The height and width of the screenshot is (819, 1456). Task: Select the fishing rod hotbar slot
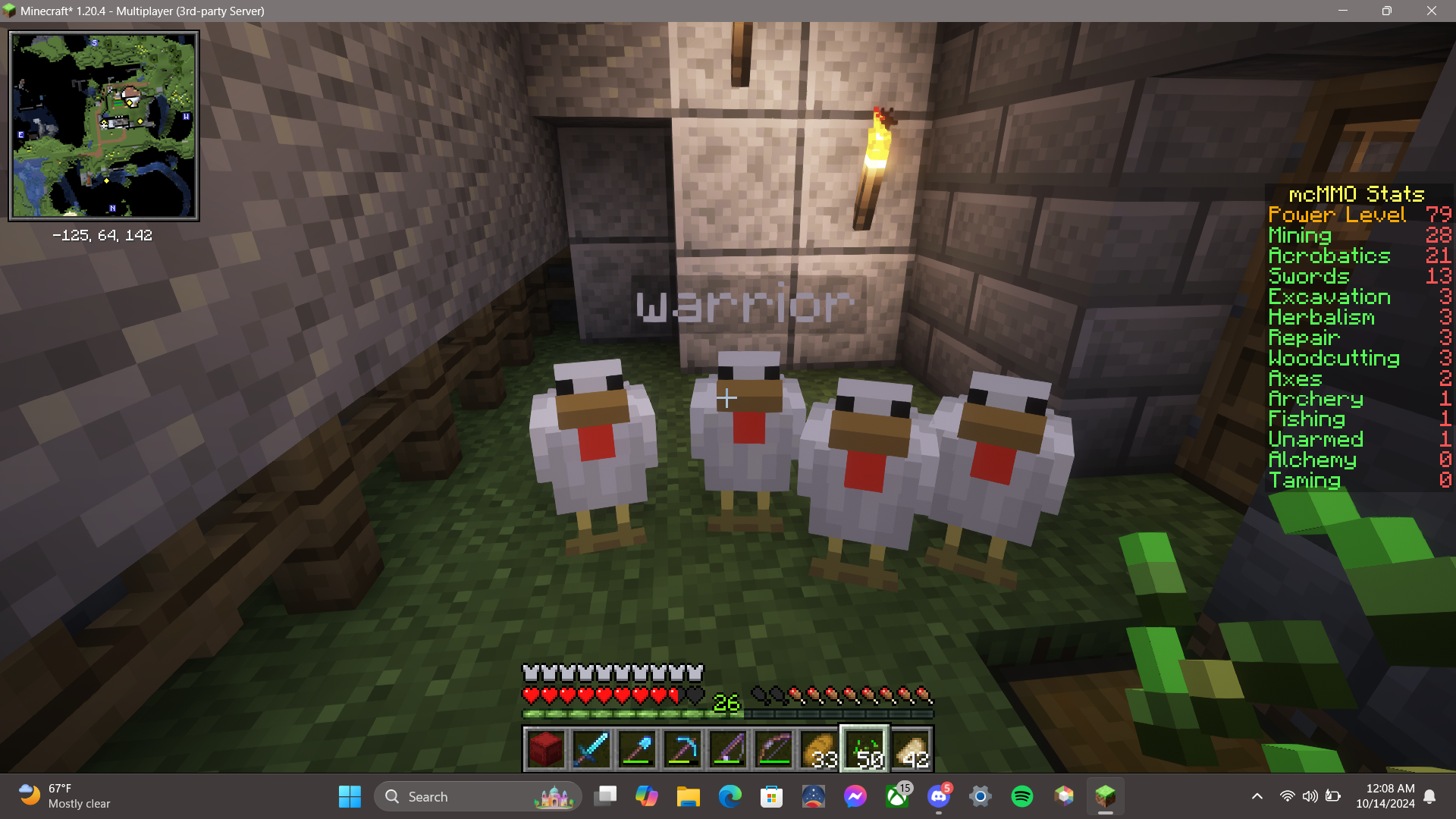click(x=728, y=748)
